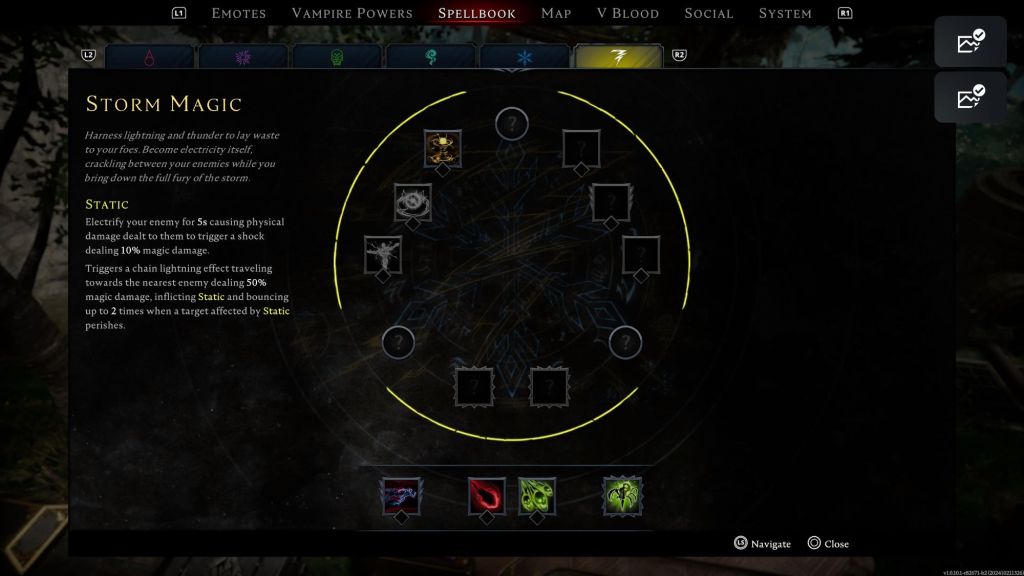Select the yellow lightning Storm Magic tab
Viewport: 1024px width, 576px height.
[x=618, y=58]
